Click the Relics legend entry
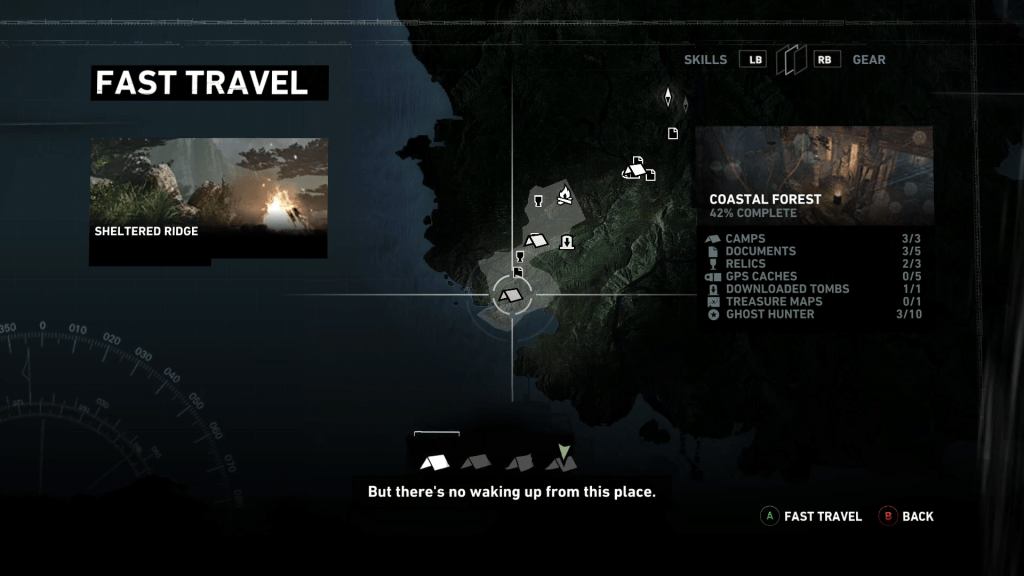The image size is (1024, 576). tap(745, 264)
